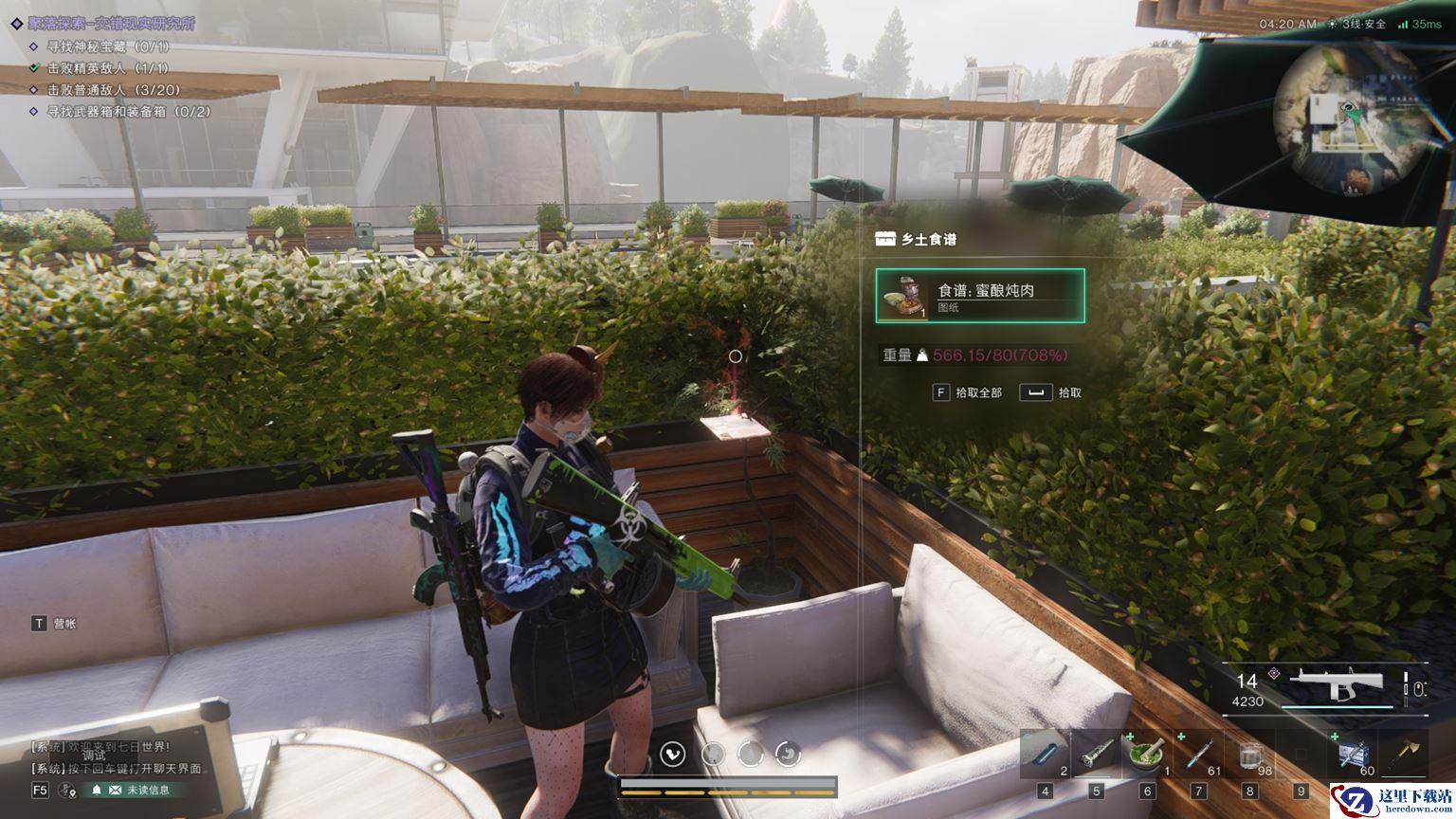1456x819 pixels.
Task: Select the 食谱: 蜜酿炖肉 loot item
Action: 980,296
